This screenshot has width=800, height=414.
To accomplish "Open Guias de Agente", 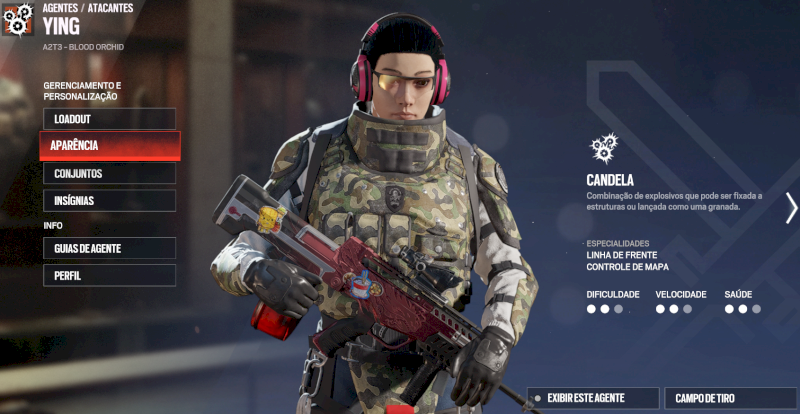I will click(109, 248).
